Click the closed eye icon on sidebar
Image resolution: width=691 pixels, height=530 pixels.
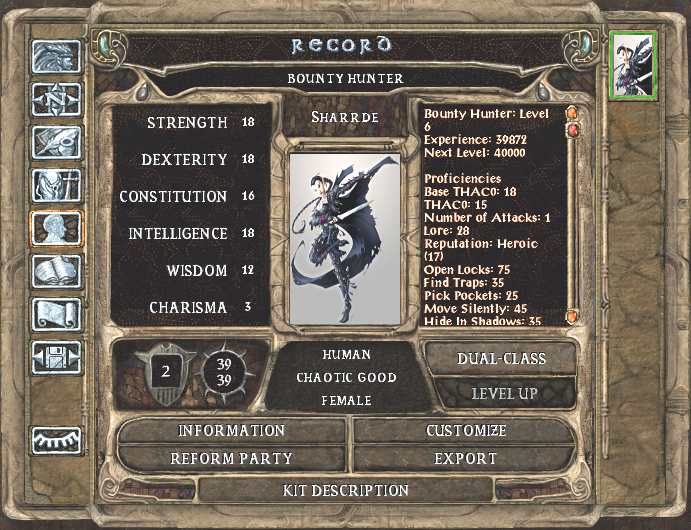point(56,440)
